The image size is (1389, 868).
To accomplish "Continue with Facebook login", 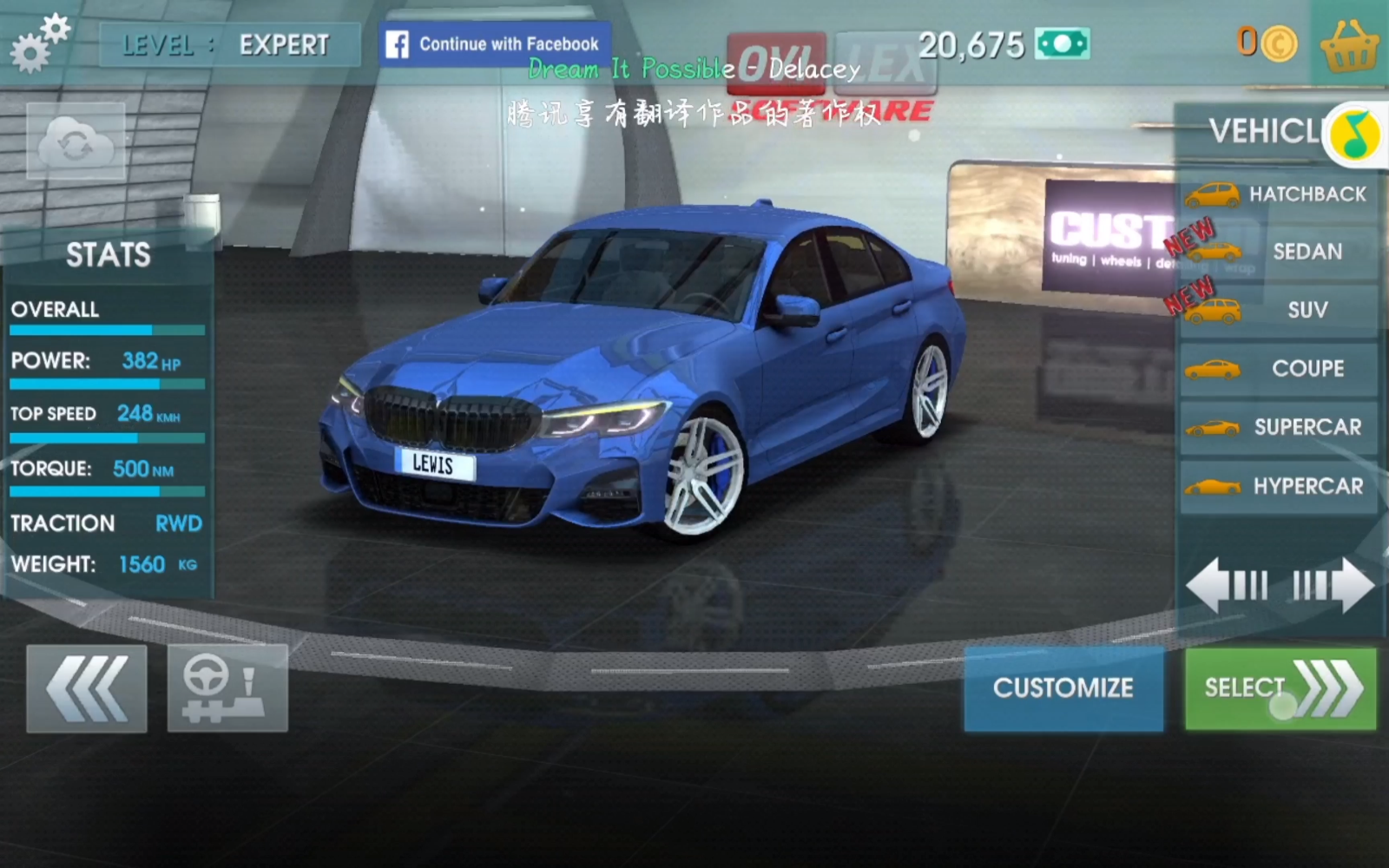I will 495,44.
